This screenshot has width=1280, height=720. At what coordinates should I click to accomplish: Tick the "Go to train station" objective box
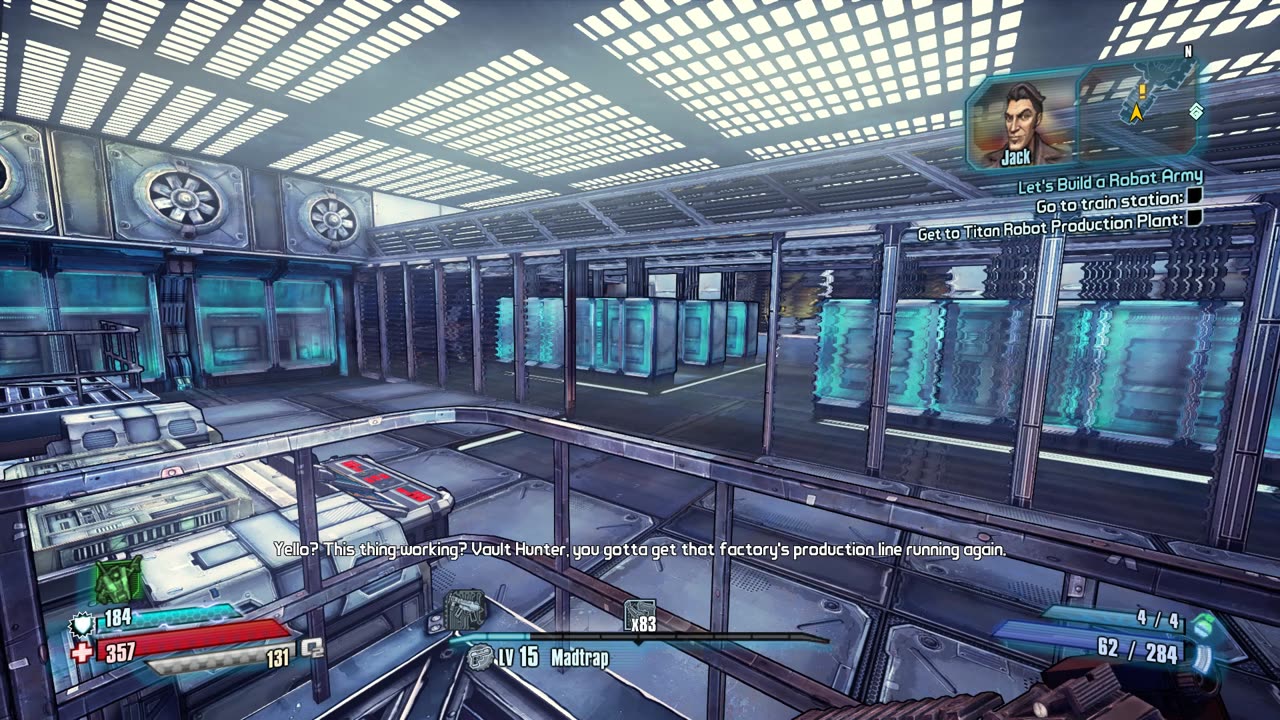click(1194, 200)
